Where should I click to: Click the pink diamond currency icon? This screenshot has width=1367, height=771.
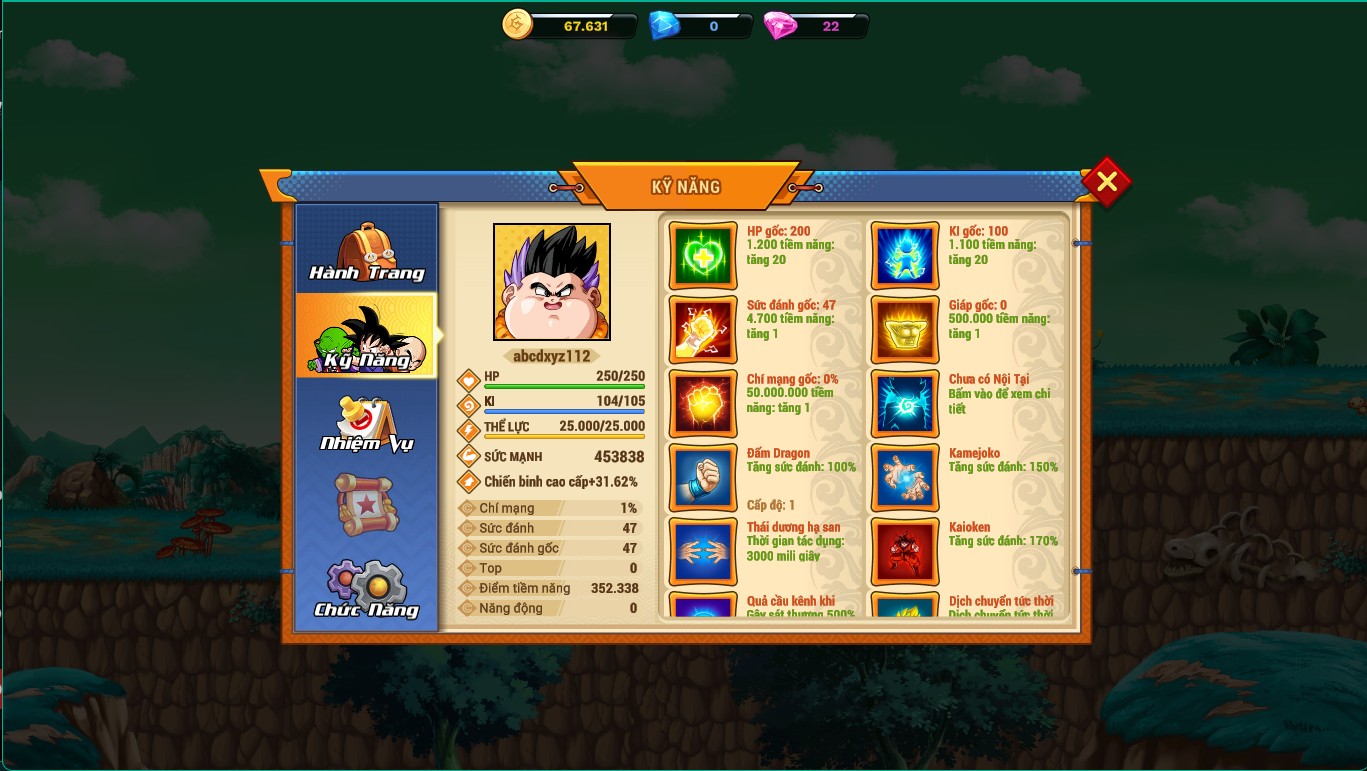pyautogui.click(x=780, y=26)
